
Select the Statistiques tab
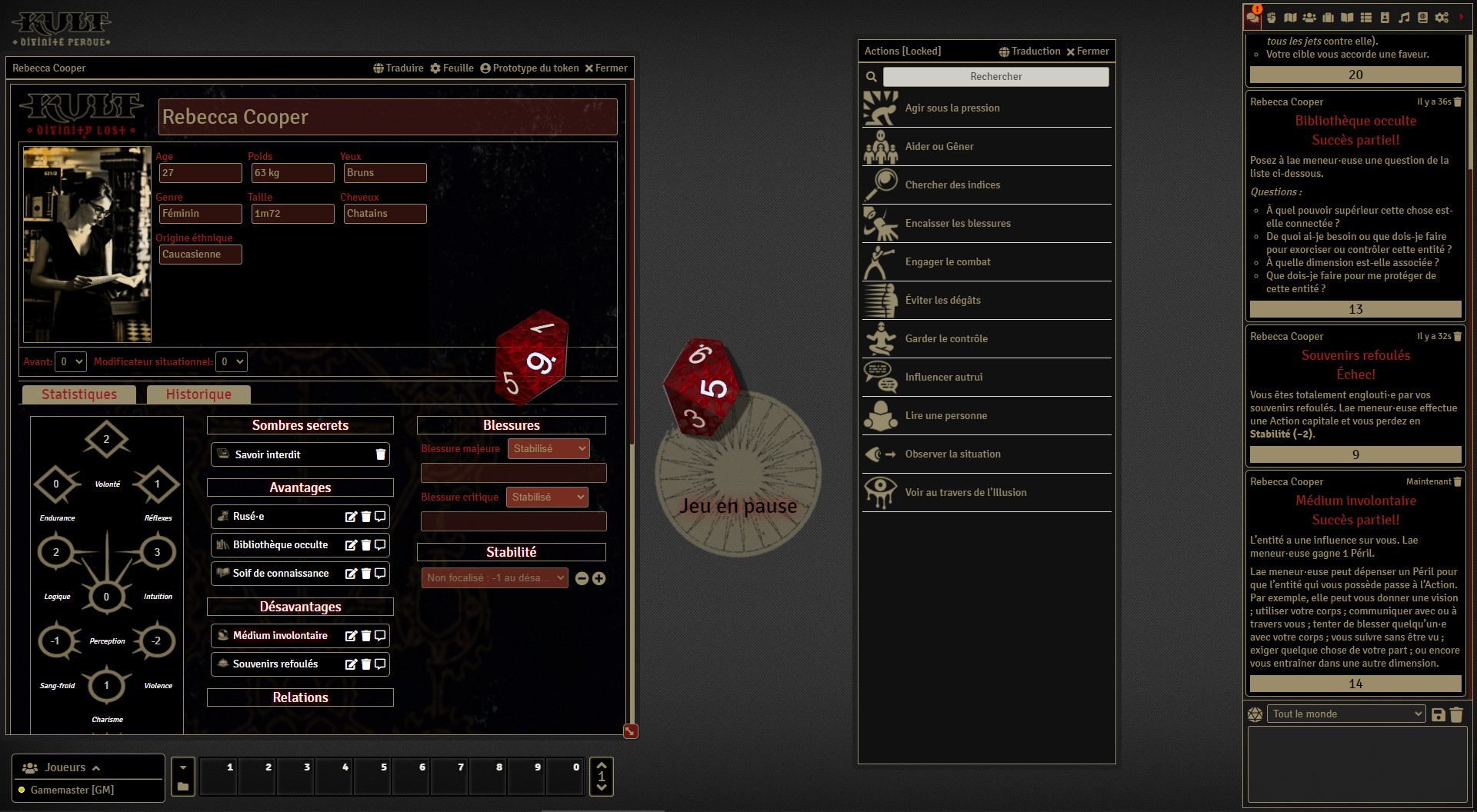click(x=79, y=394)
